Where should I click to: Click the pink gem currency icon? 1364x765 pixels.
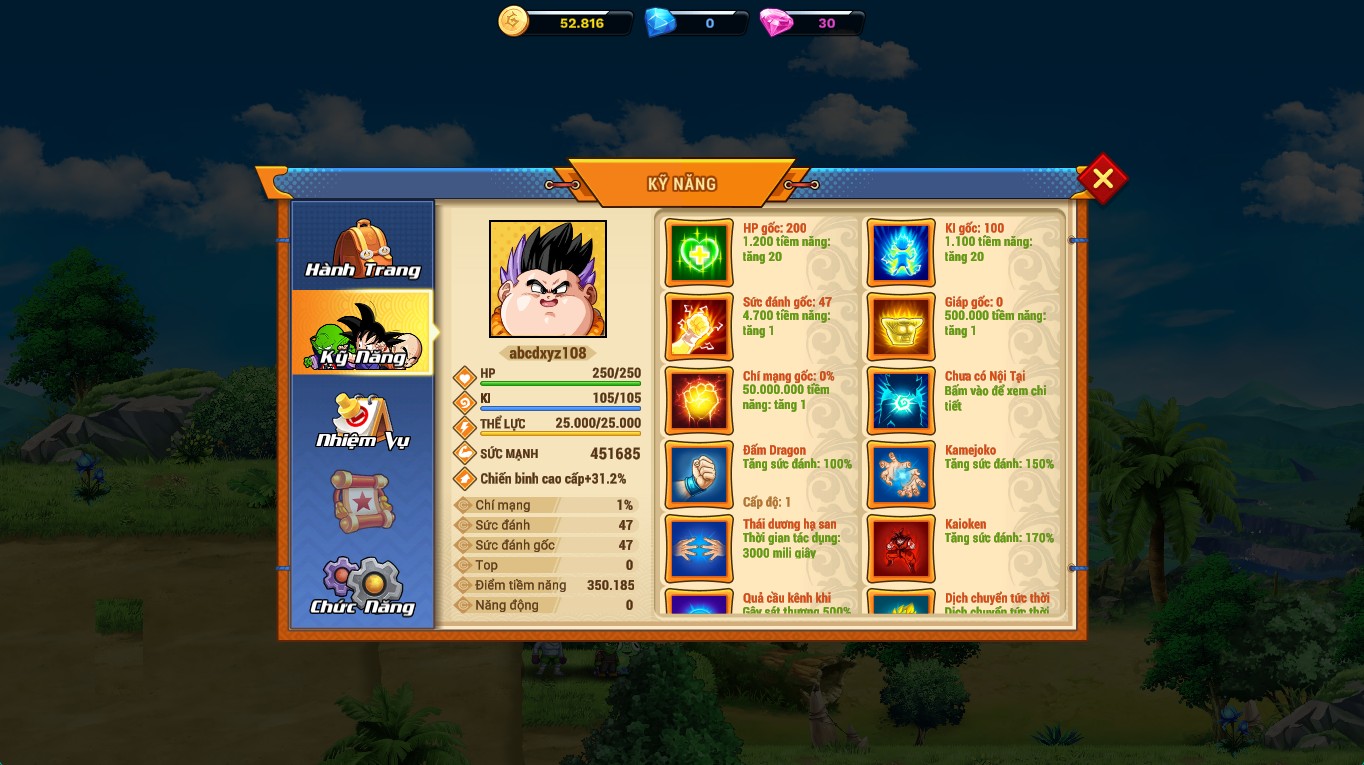click(x=775, y=22)
